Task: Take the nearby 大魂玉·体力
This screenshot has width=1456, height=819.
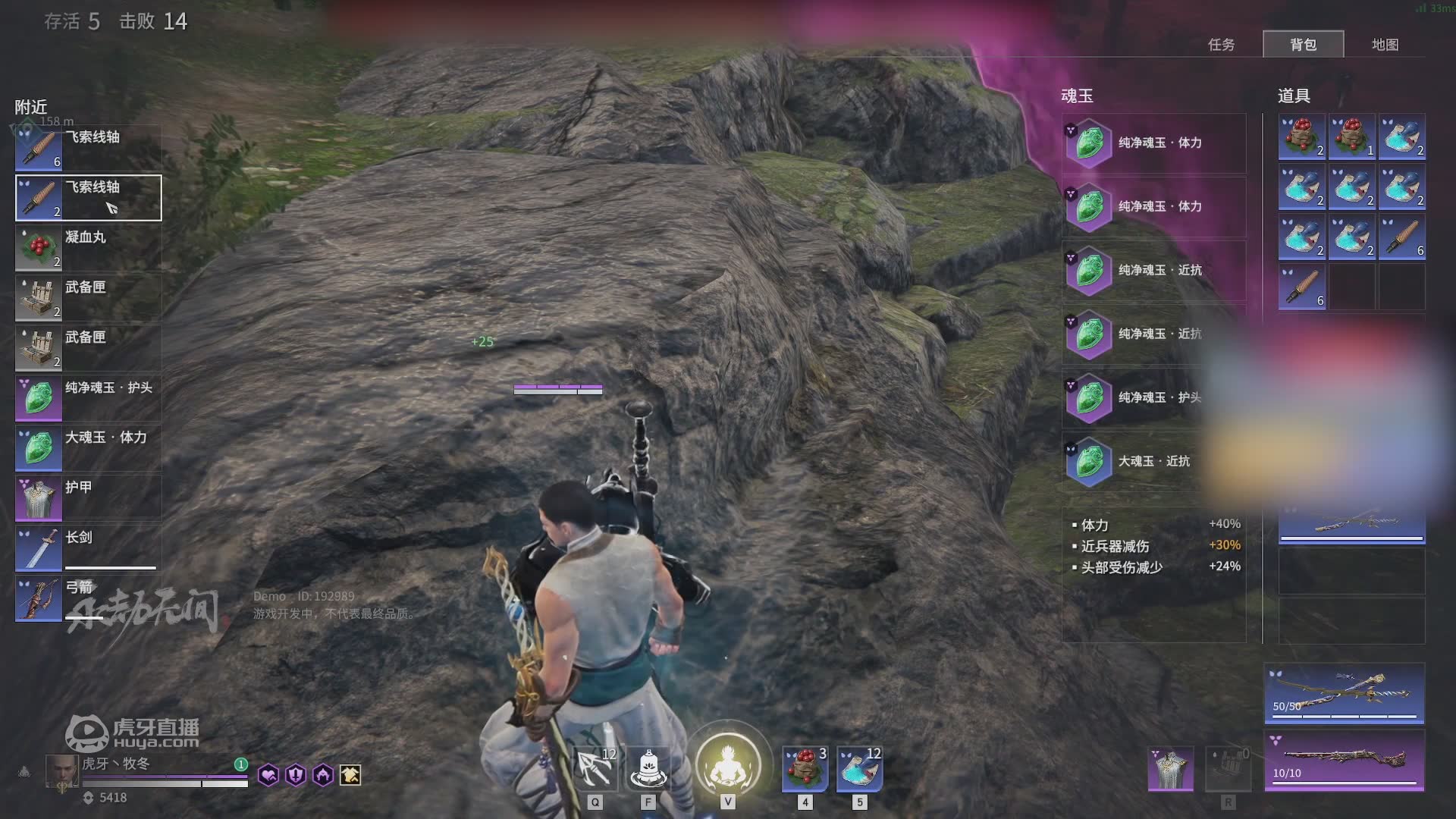Action: pyautogui.click(x=89, y=448)
